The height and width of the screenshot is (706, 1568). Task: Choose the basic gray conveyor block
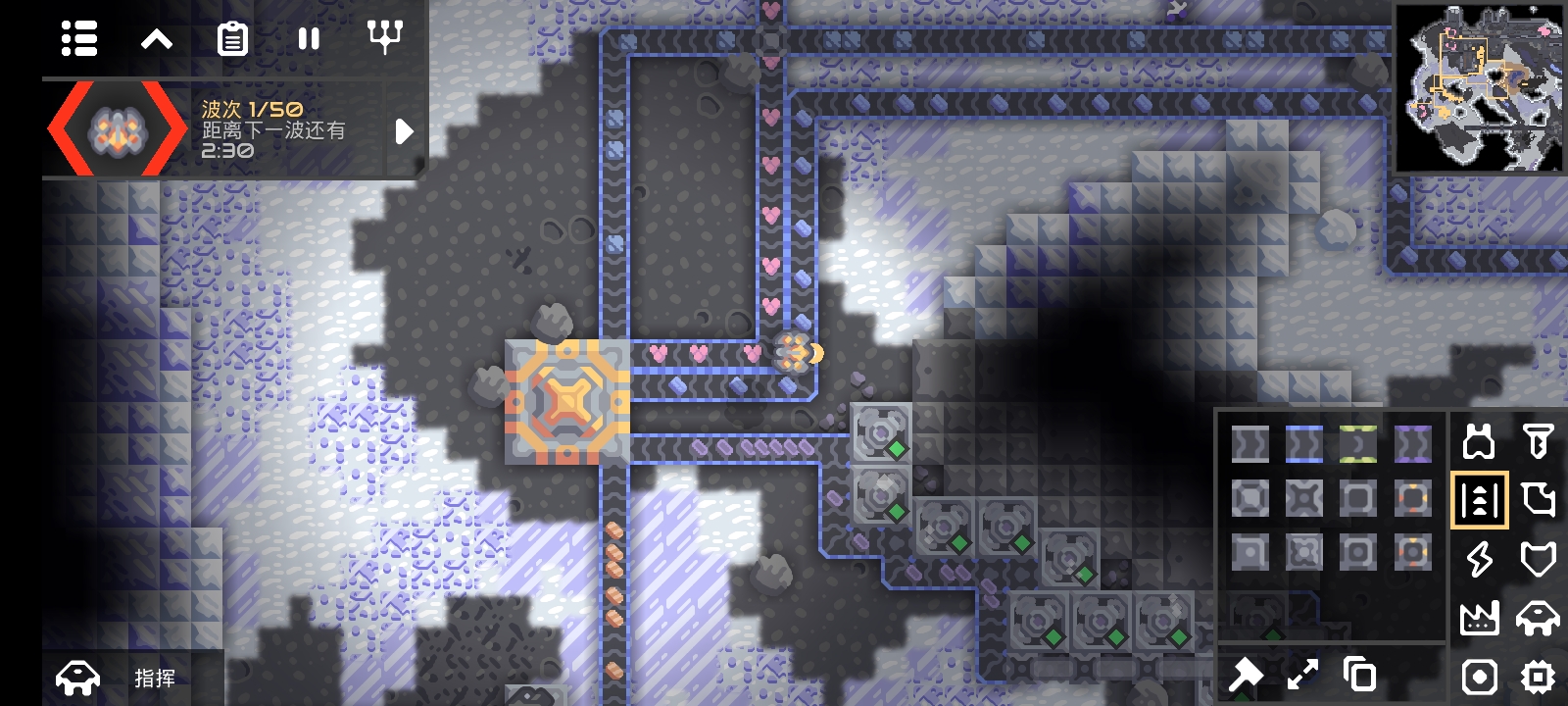coord(1249,444)
